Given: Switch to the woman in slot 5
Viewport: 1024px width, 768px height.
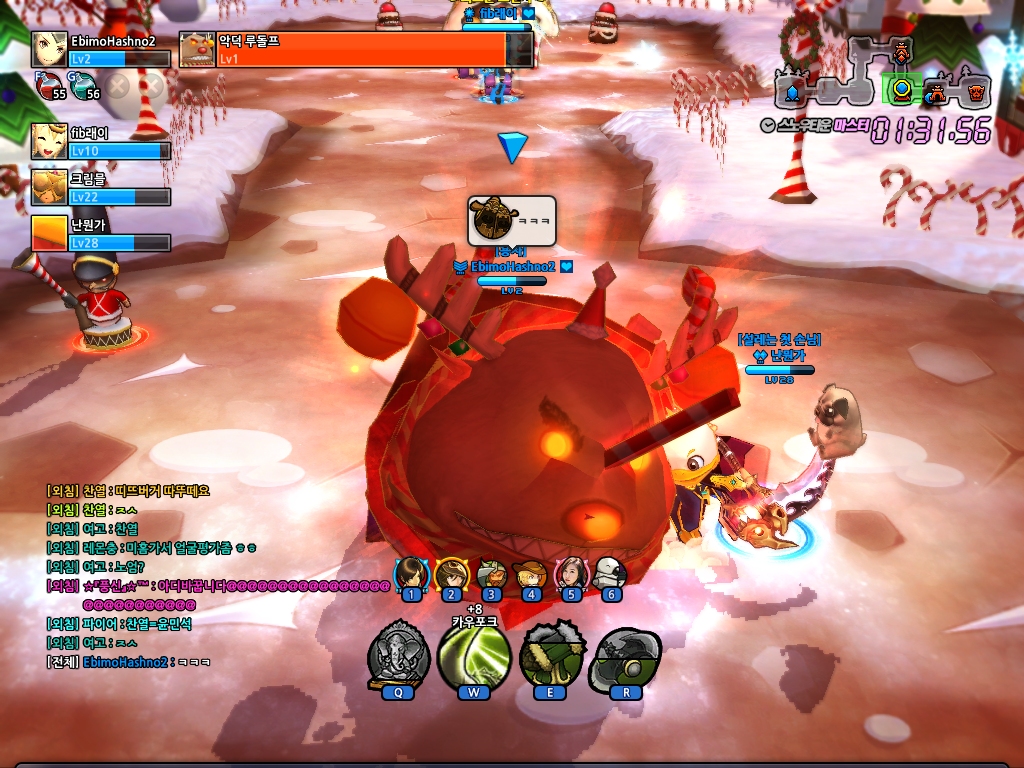Looking at the screenshot, I should click(x=570, y=575).
